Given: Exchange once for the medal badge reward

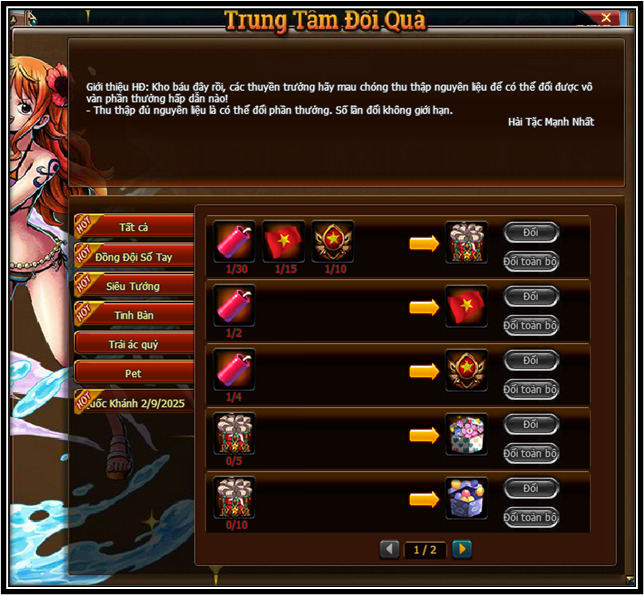Looking at the screenshot, I should [530, 361].
